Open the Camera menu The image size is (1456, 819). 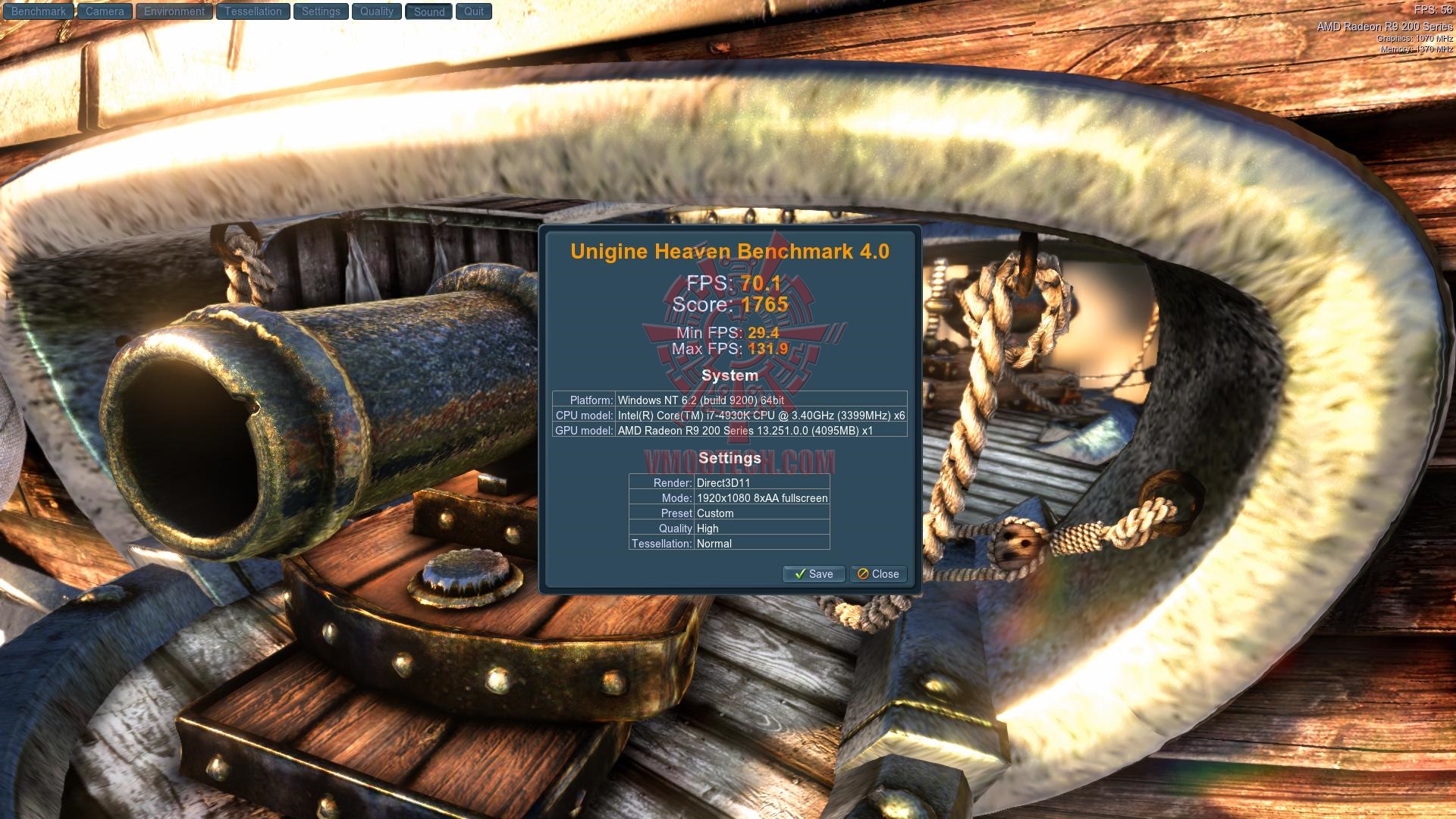pos(105,11)
